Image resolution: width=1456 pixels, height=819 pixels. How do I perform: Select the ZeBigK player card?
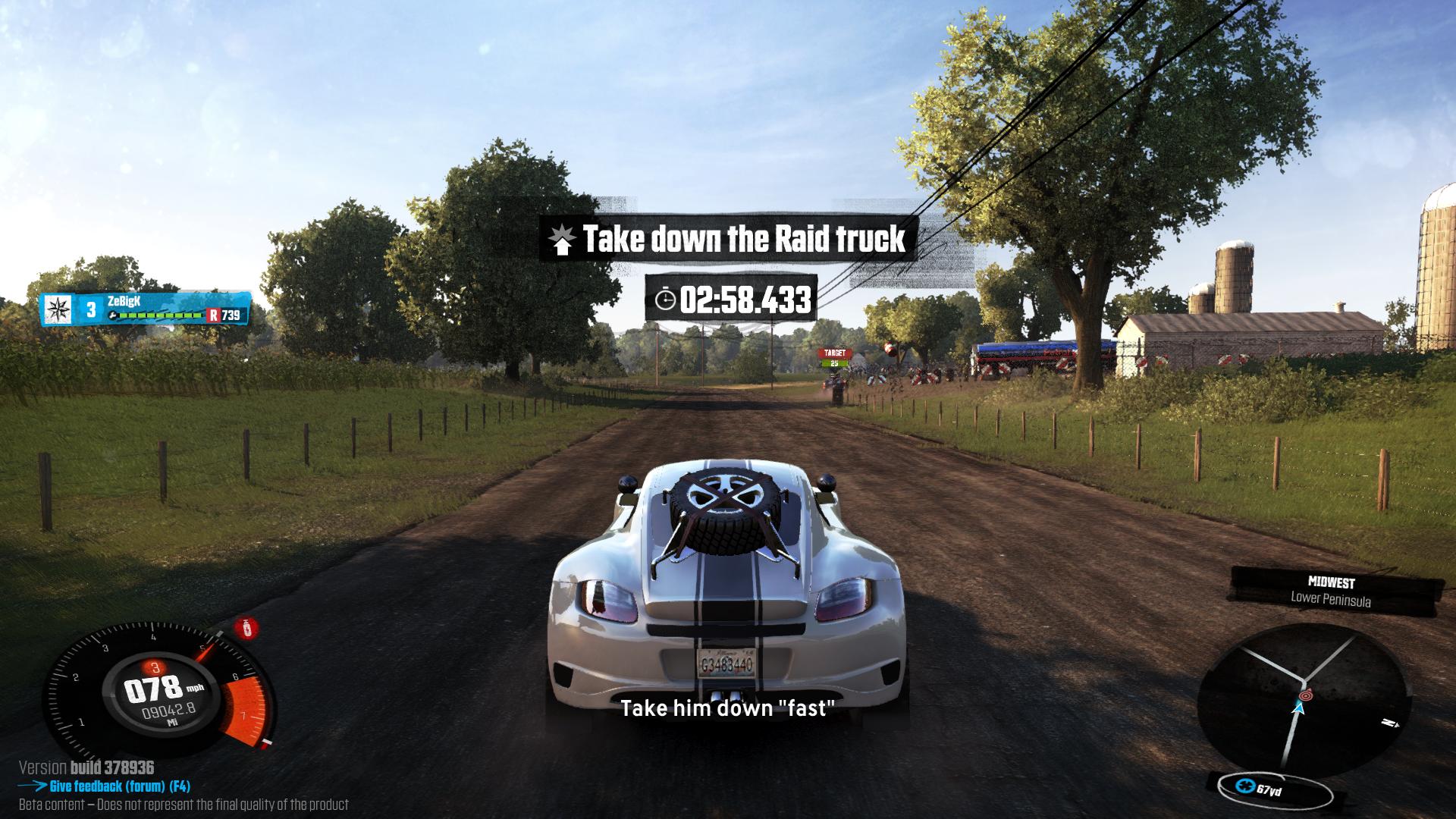pyautogui.click(x=146, y=309)
